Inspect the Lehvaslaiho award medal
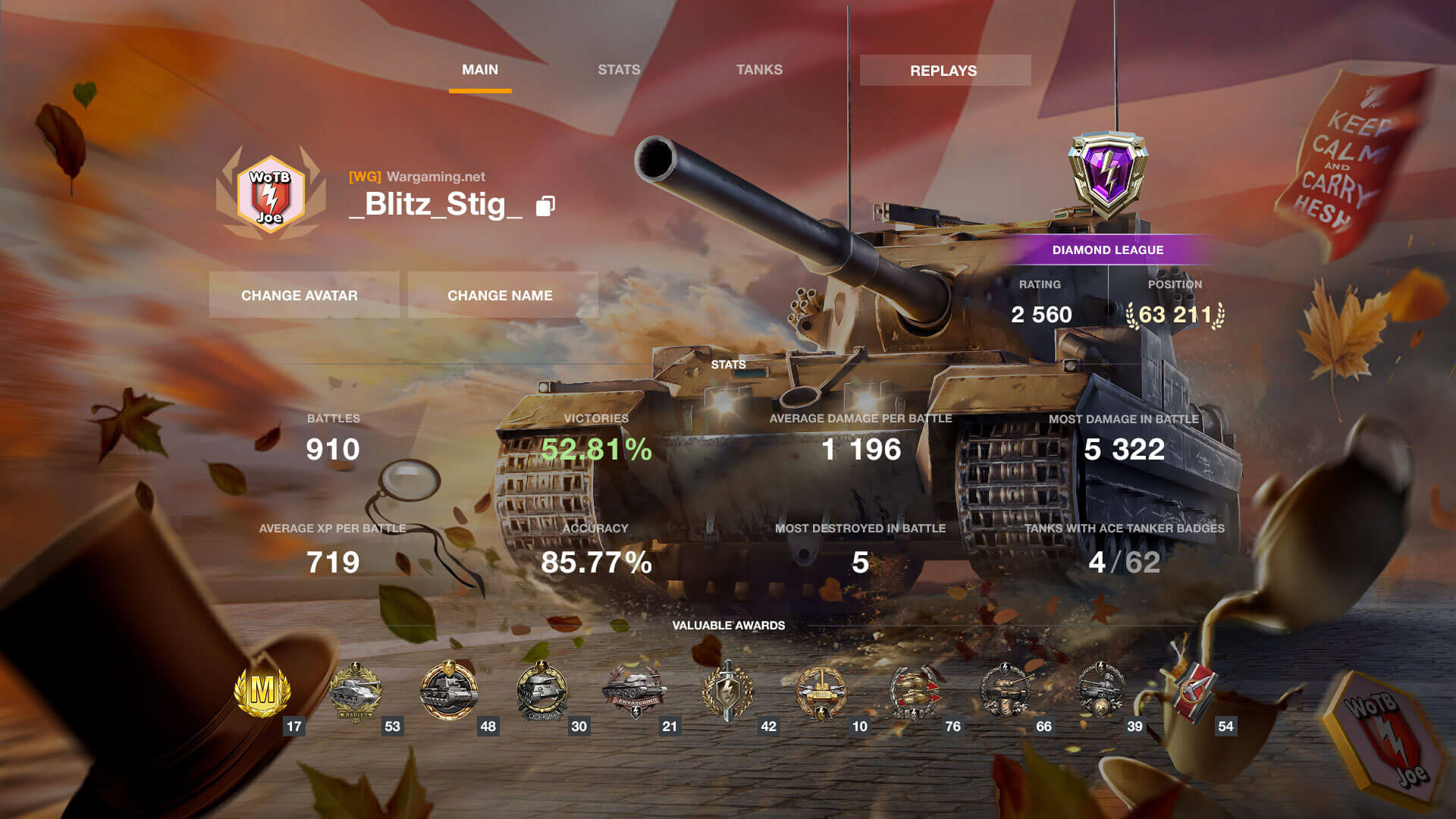This screenshot has width=1456, height=819. [634, 692]
